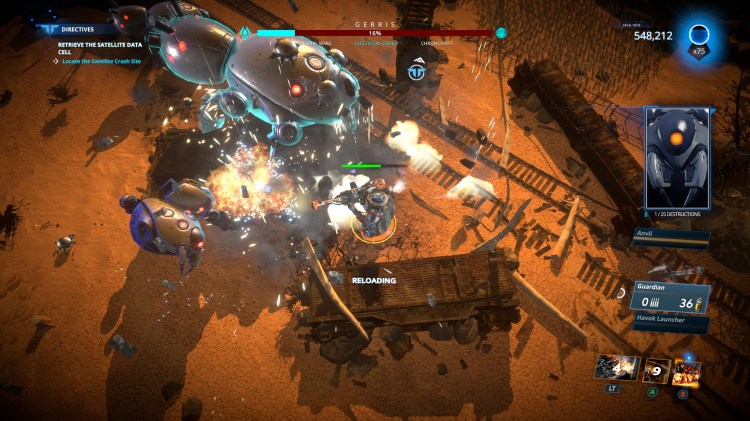
Task: Click the teal emblem right of boss bar
Action: pyautogui.click(x=501, y=32)
